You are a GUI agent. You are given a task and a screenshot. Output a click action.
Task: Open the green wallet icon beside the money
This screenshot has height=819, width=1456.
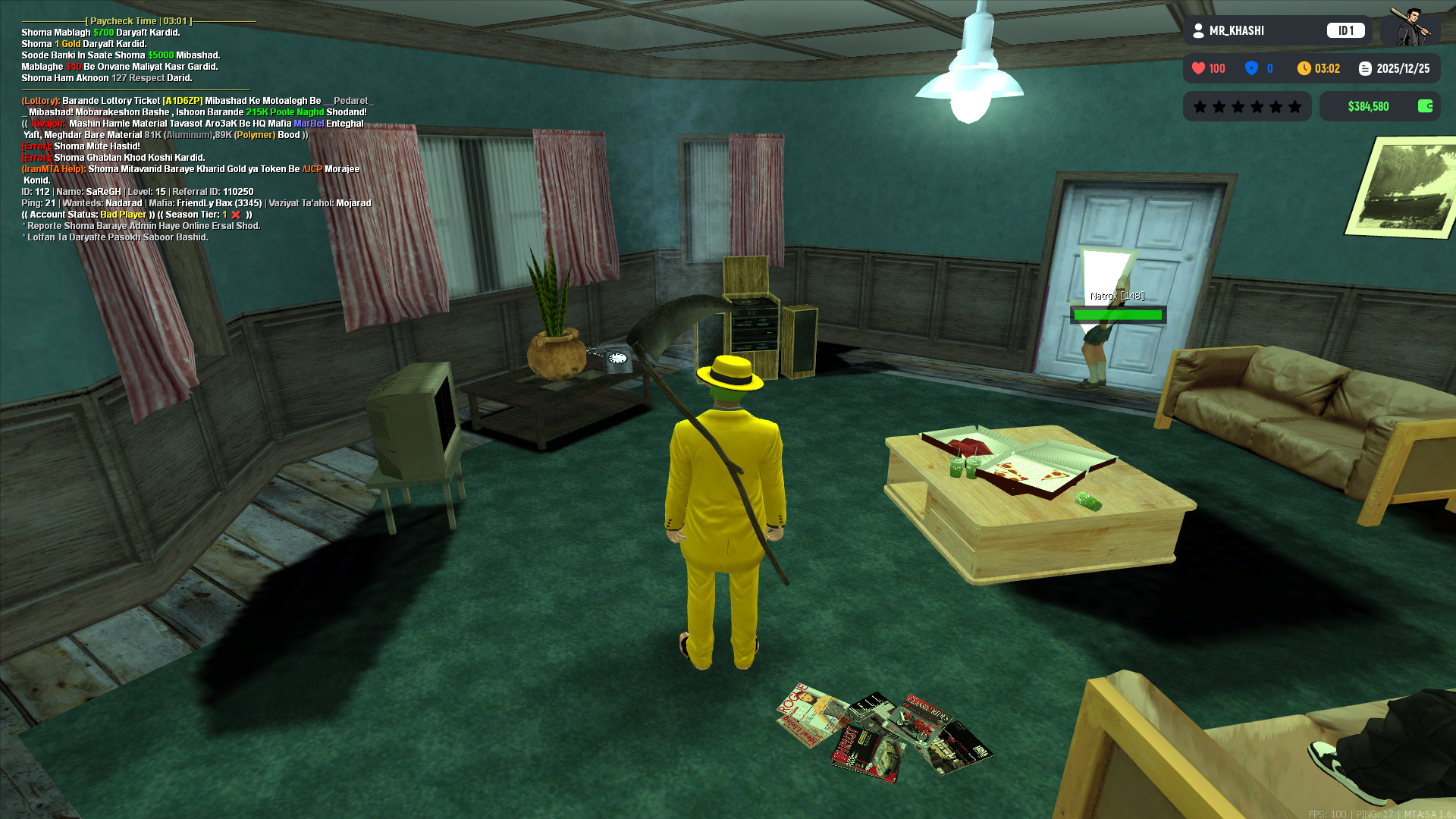point(1425,106)
